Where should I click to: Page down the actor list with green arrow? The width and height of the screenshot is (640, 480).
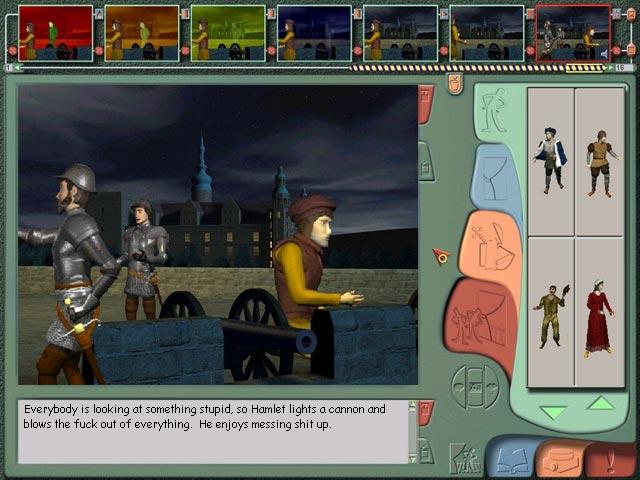(x=552, y=411)
